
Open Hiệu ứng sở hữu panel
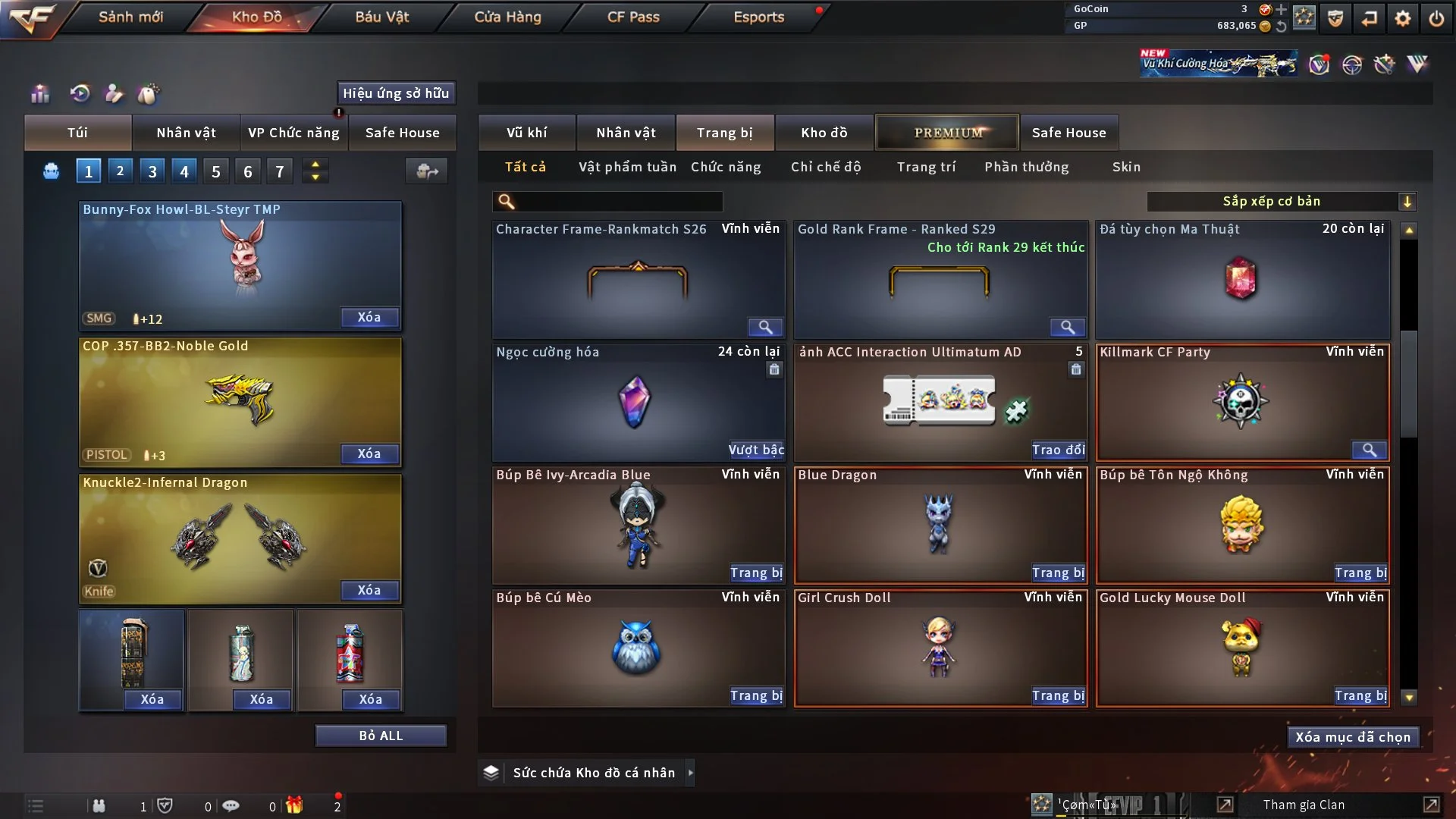[x=396, y=93]
